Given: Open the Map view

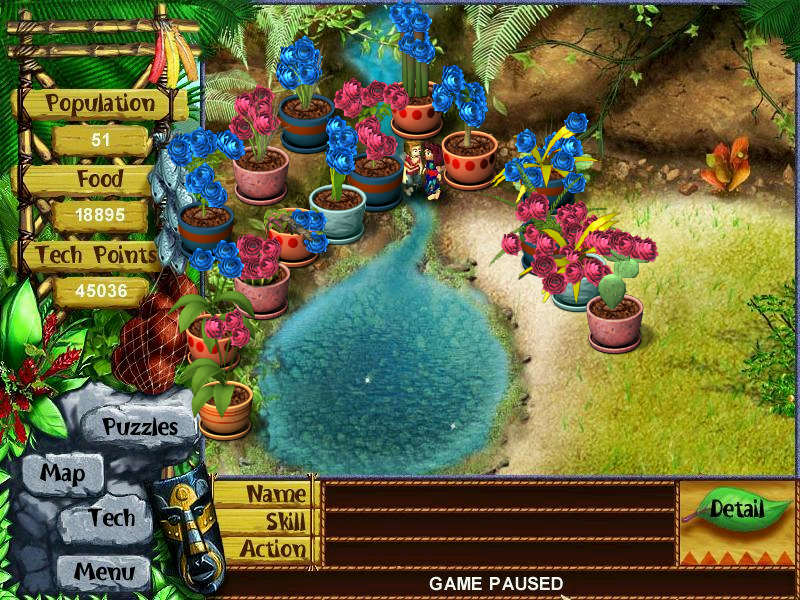Looking at the screenshot, I should [x=62, y=473].
